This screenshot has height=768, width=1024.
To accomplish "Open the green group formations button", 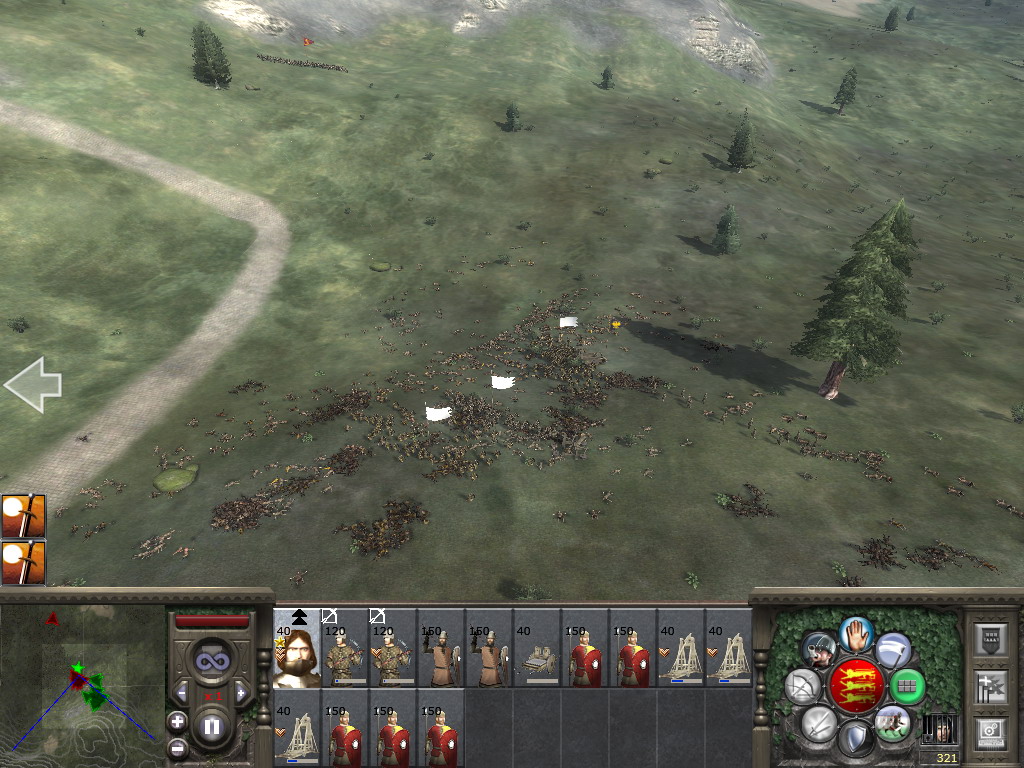I will tap(907, 687).
